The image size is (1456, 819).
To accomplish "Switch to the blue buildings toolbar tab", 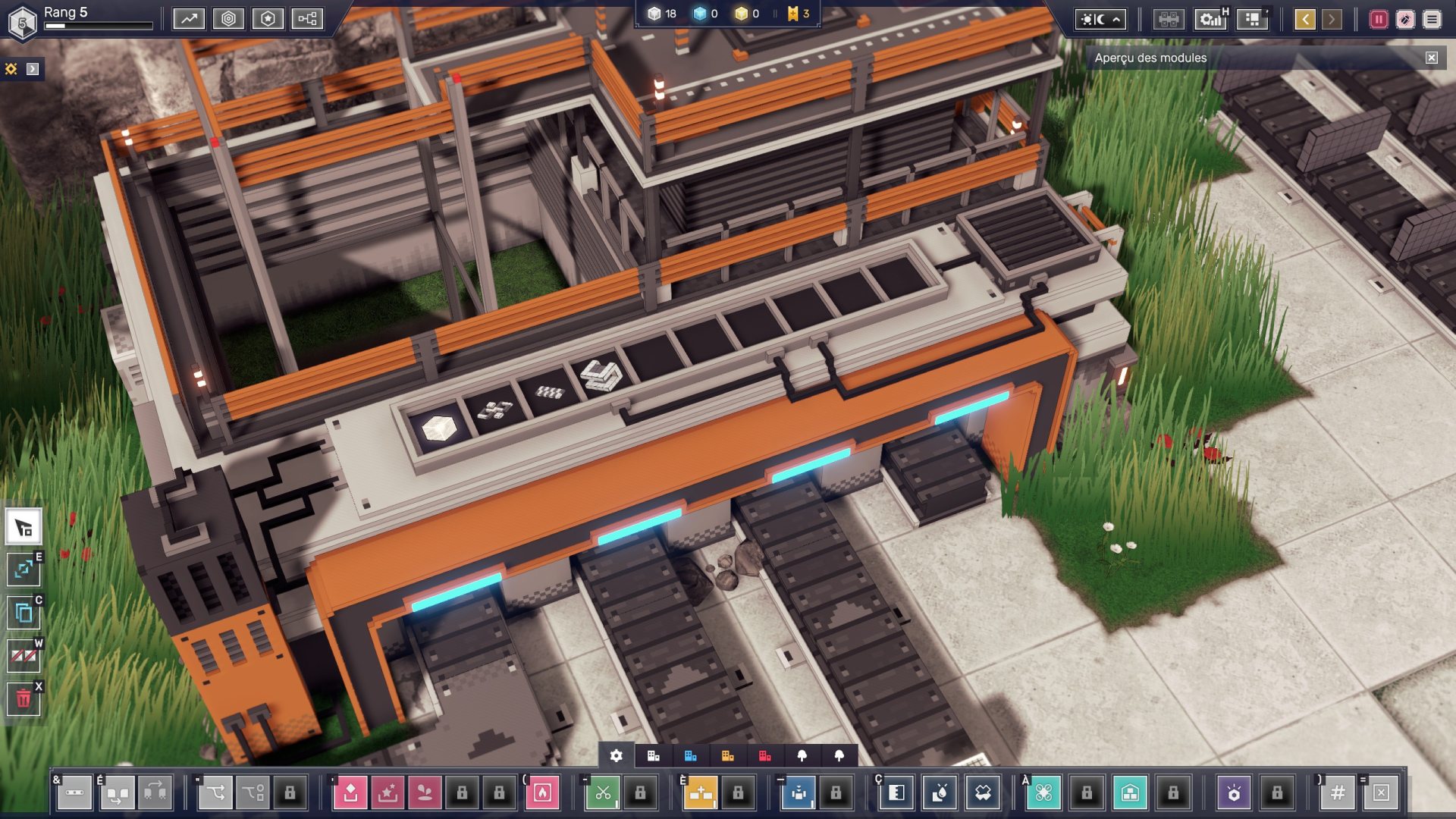I will (x=690, y=756).
